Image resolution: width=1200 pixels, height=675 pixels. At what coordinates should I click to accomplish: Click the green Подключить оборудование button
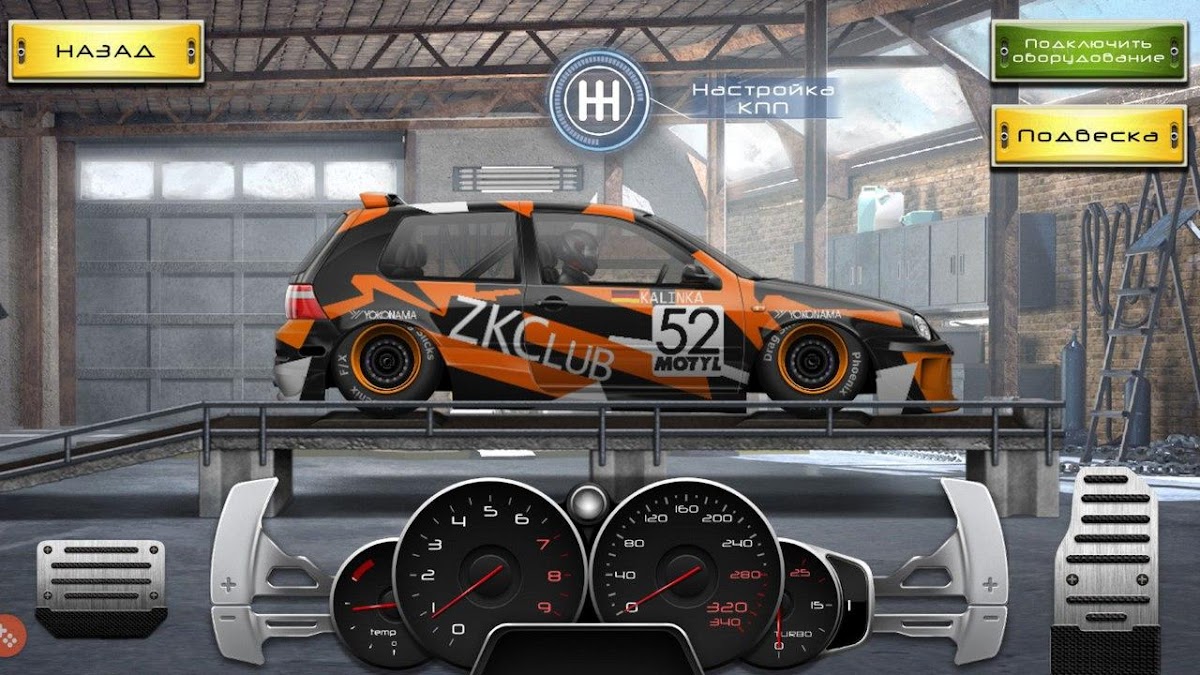click(x=1087, y=51)
